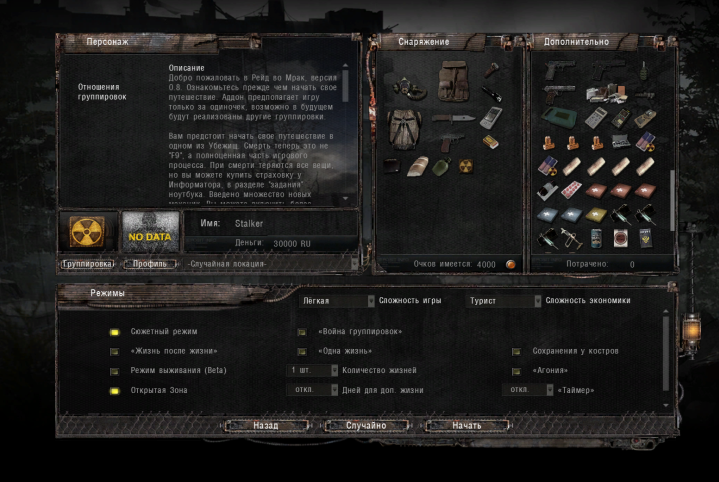The width and height of the screenshot is (719, 482).
Task: Enable the «Одна жизнь» checkbox
Action: (x=302, y=352)
